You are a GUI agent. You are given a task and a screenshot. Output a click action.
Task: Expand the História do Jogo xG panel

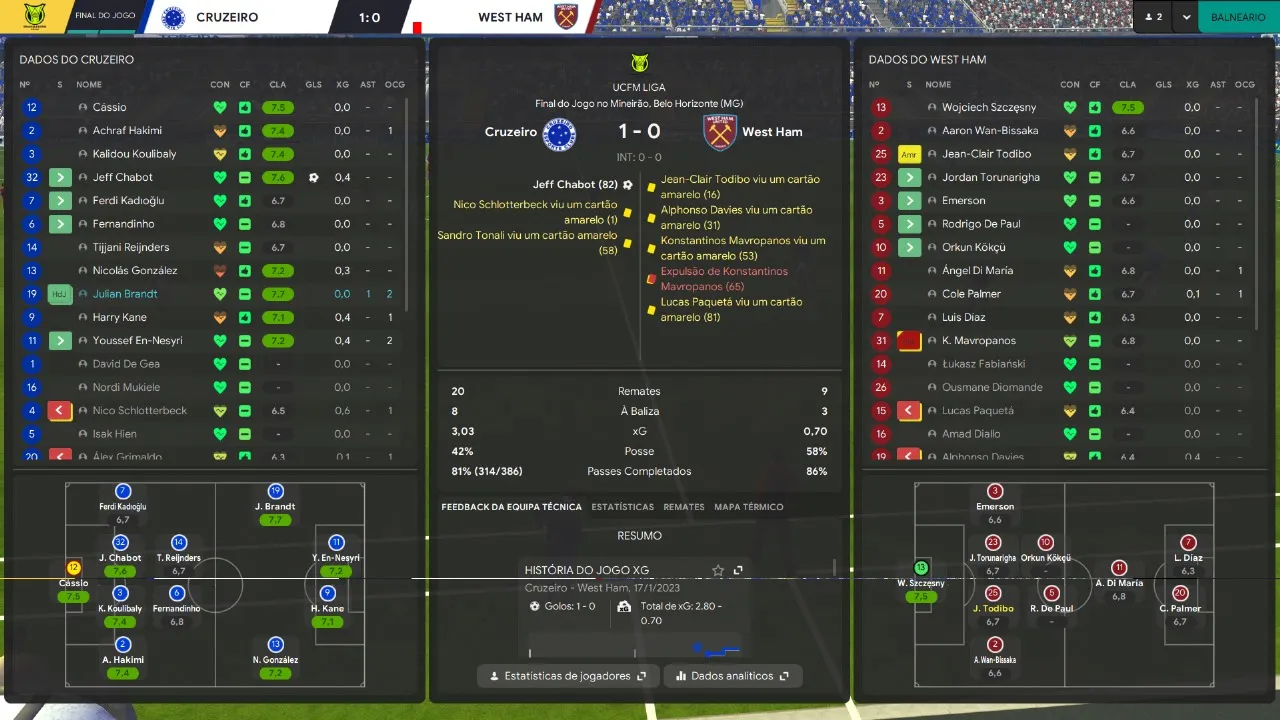tap(738, 570)
